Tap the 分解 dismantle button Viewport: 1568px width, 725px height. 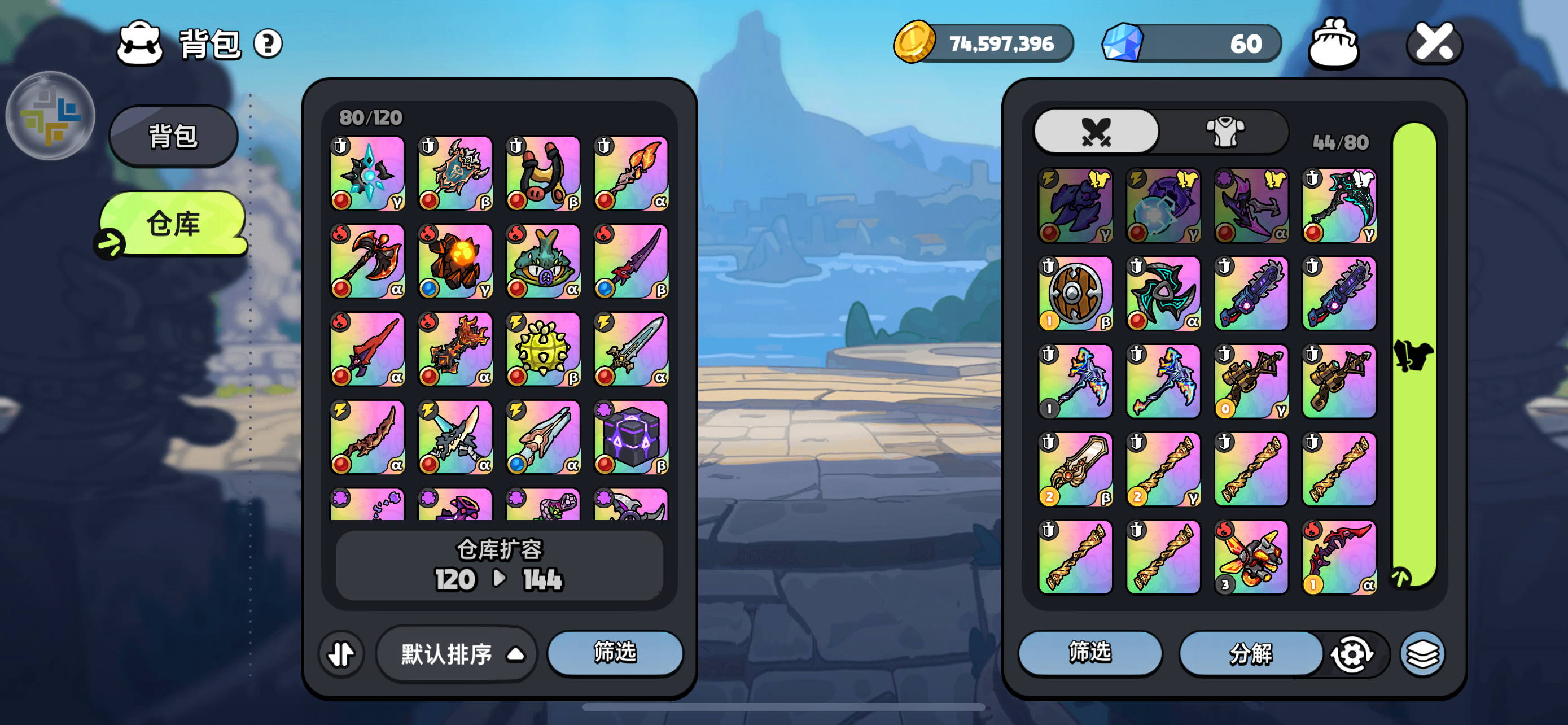(1250, 654)
